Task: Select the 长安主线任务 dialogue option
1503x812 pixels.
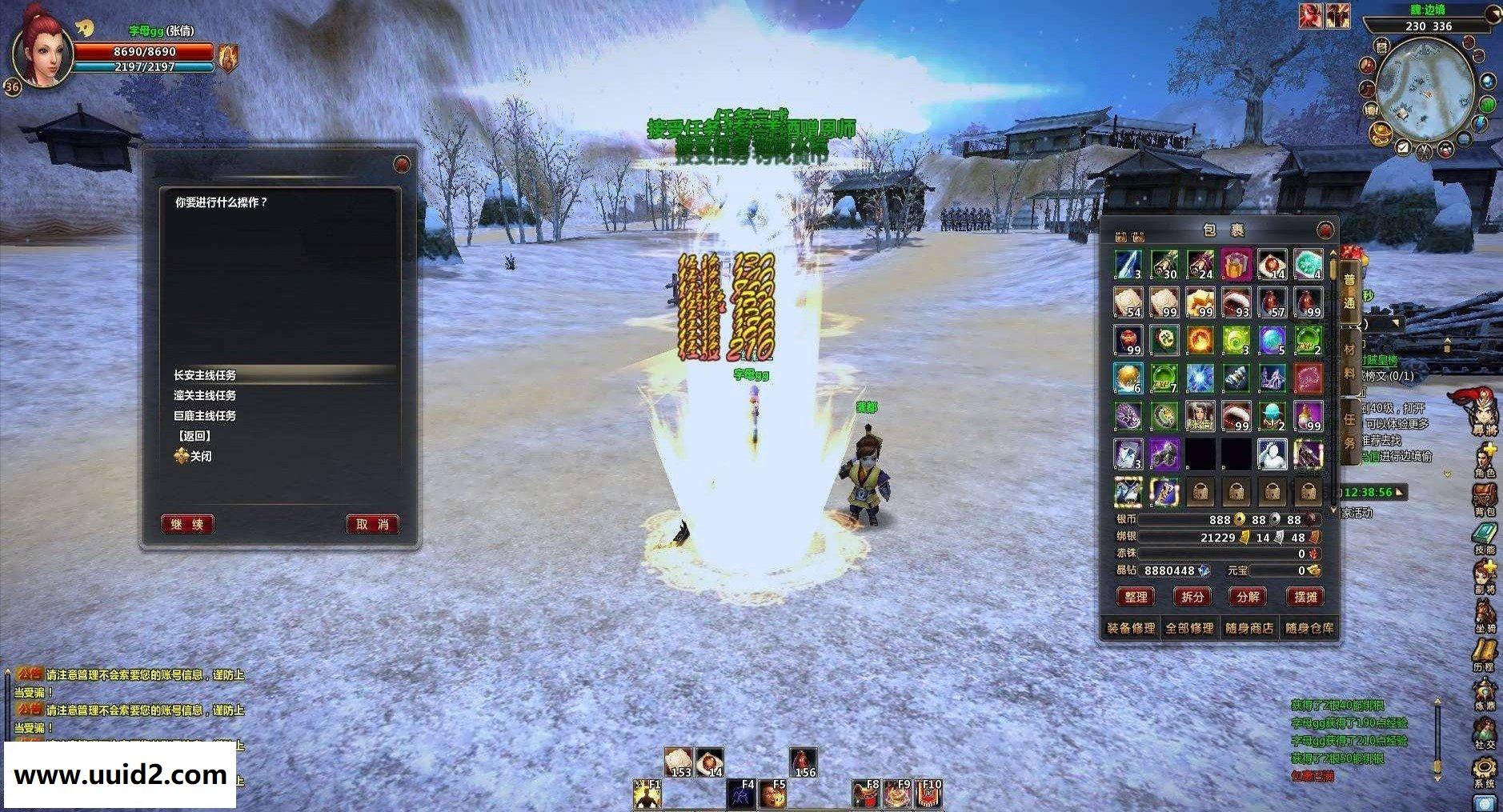Action: 206,375
